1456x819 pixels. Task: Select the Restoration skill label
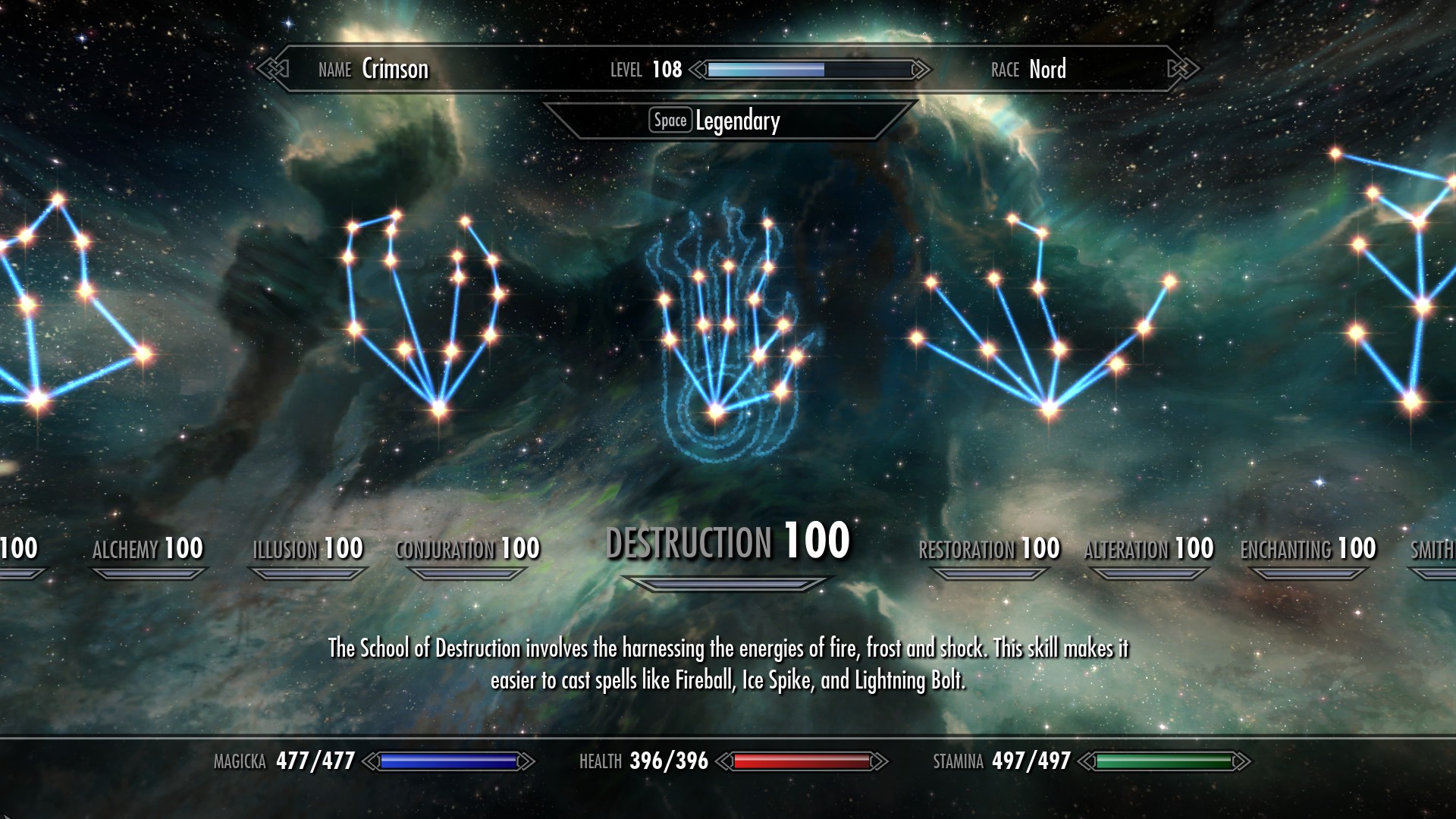point(989,549)
